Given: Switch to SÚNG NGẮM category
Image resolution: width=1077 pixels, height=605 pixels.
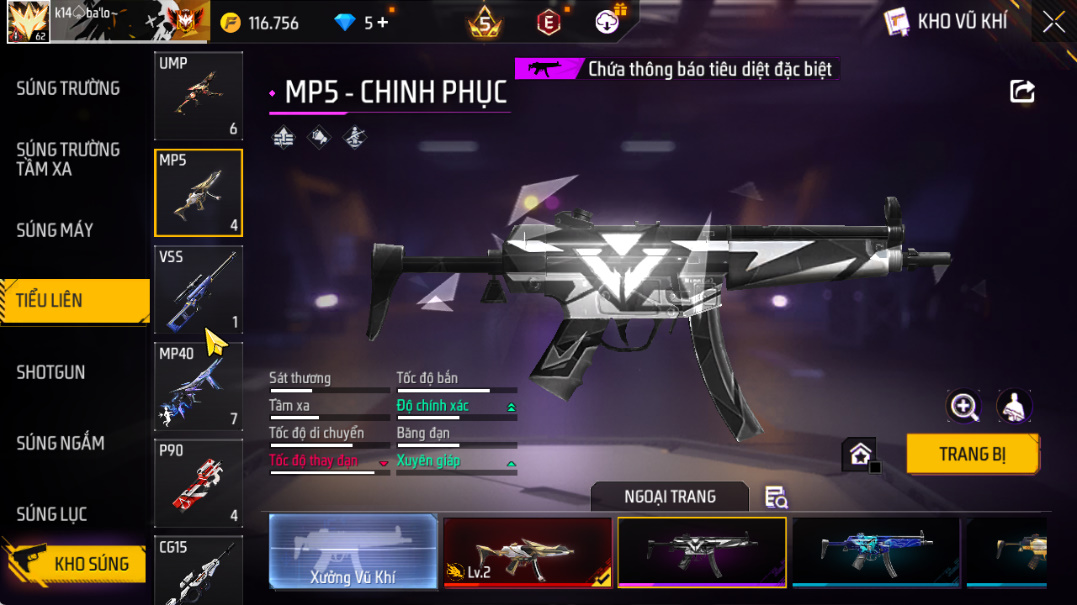Looking at the screenshot, I should (x=60, y=443).
